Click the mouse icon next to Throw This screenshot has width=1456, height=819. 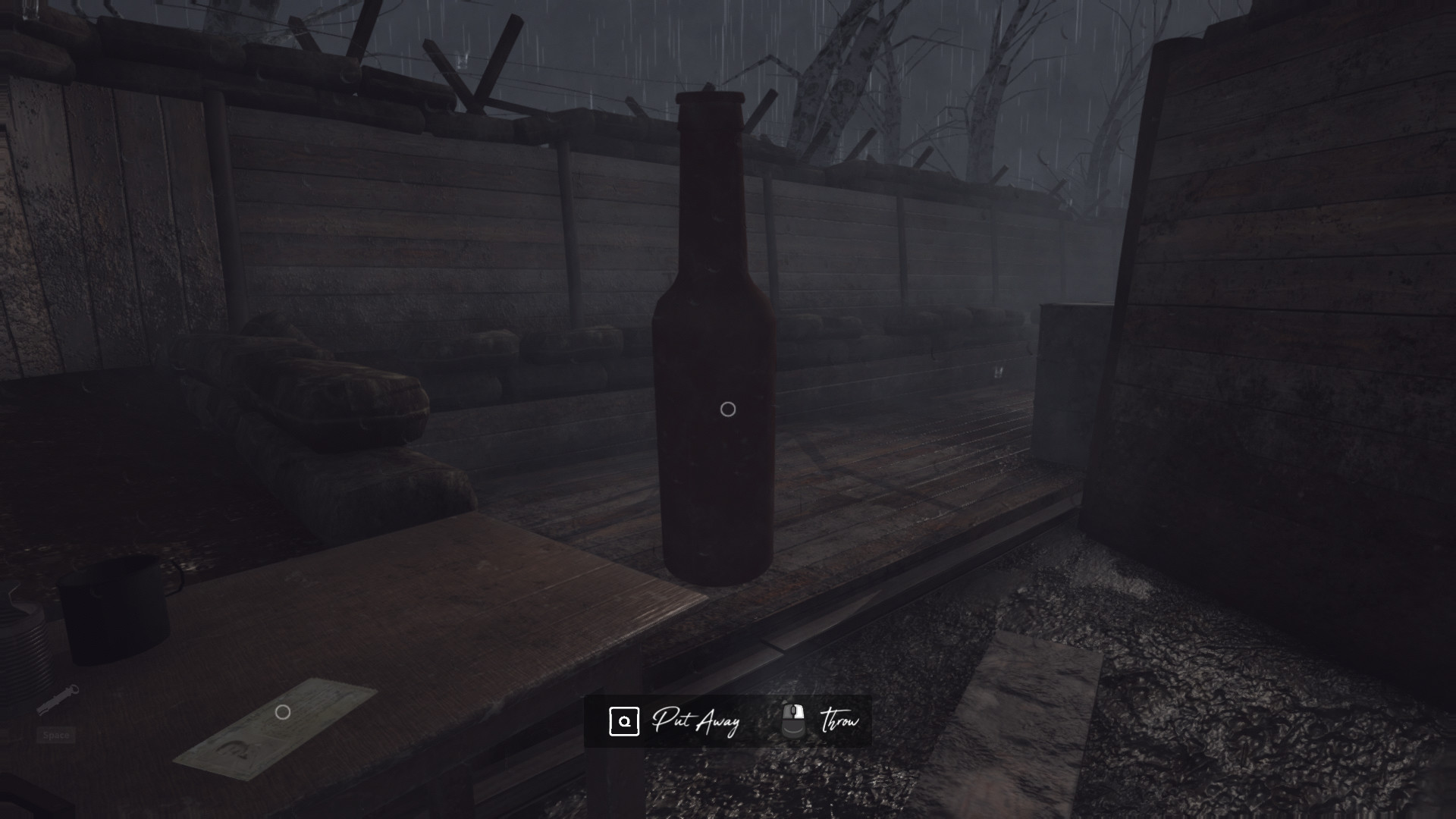(x=794, y=719)
